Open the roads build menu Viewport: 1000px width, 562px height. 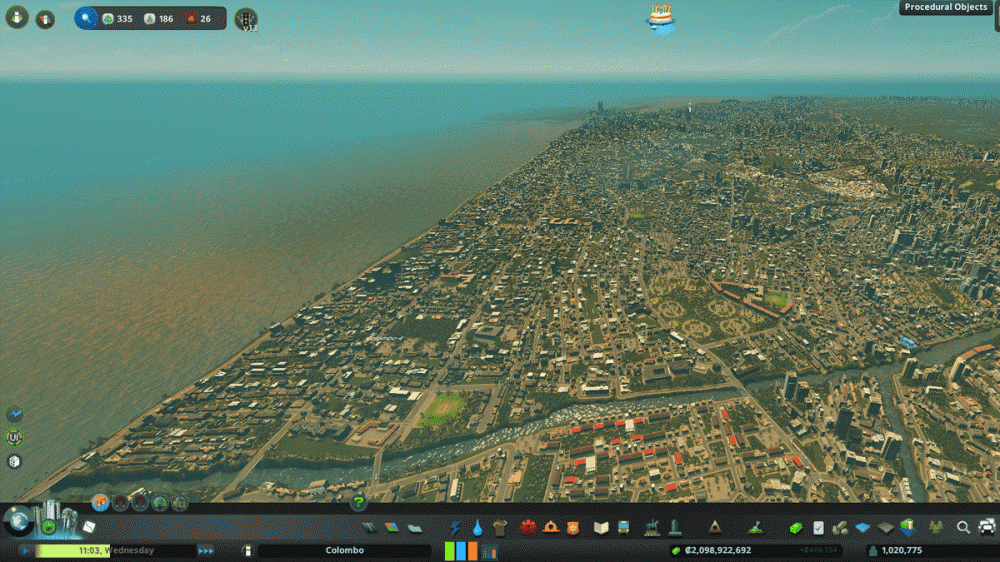coord(369,527)
